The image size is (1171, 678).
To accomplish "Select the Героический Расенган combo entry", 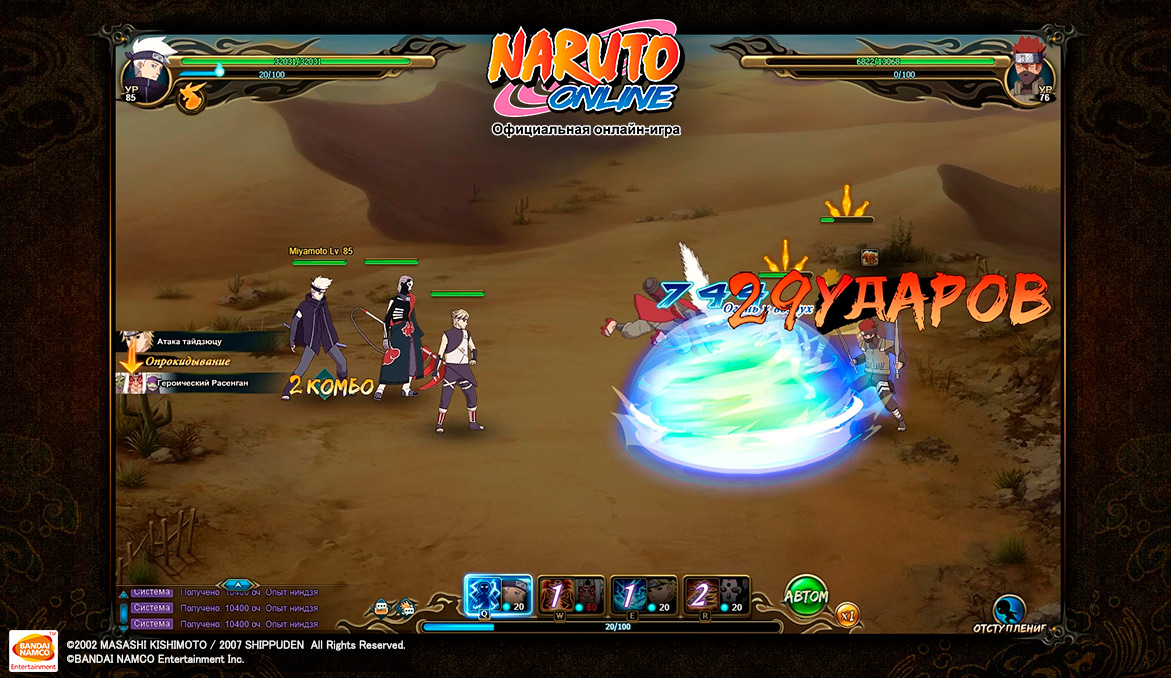I will tap(198, 382).
